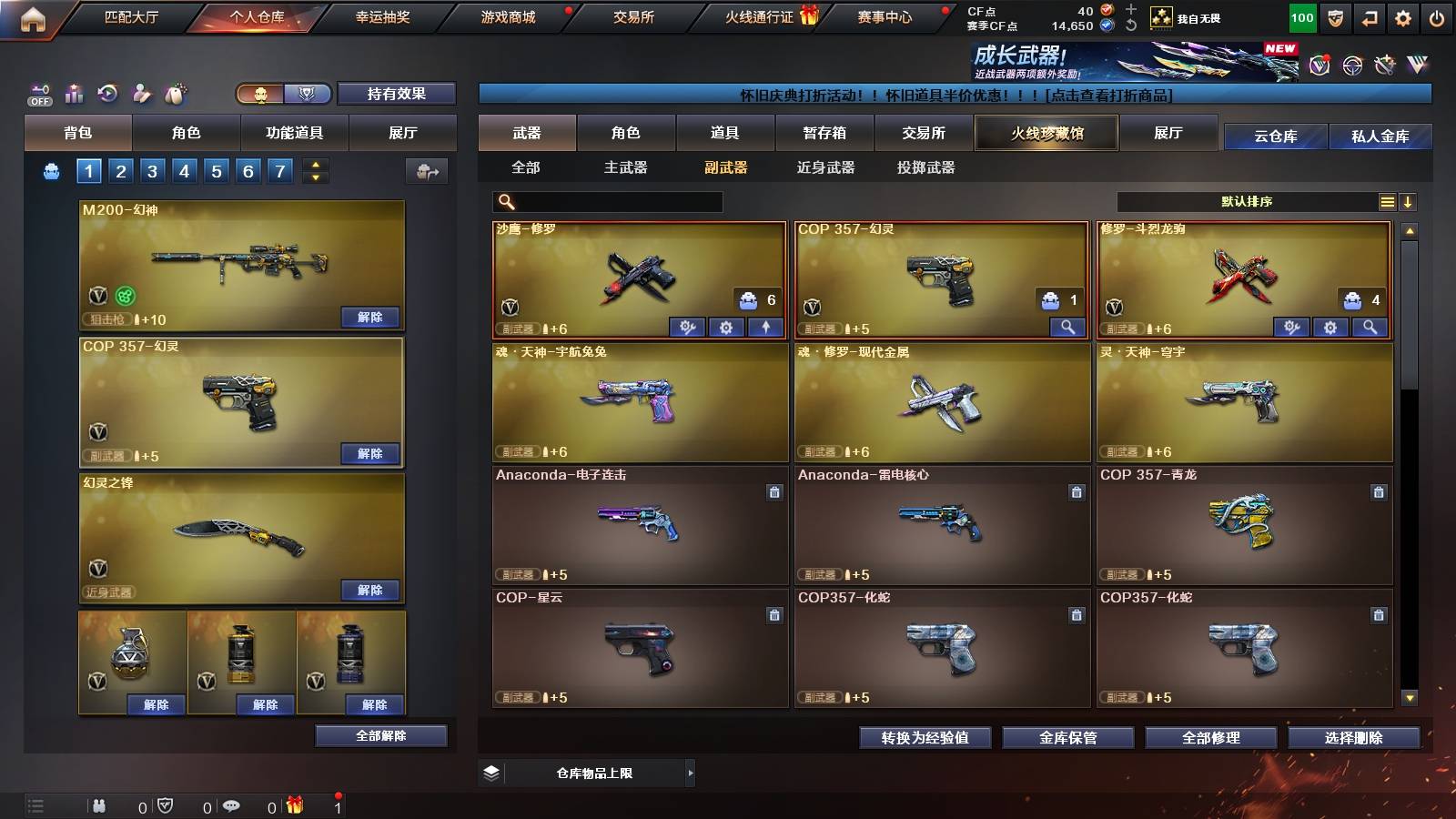
Task: Open the repair wrench icon on 沙鹰-修罗 card
Action: [x=688, y=326]
